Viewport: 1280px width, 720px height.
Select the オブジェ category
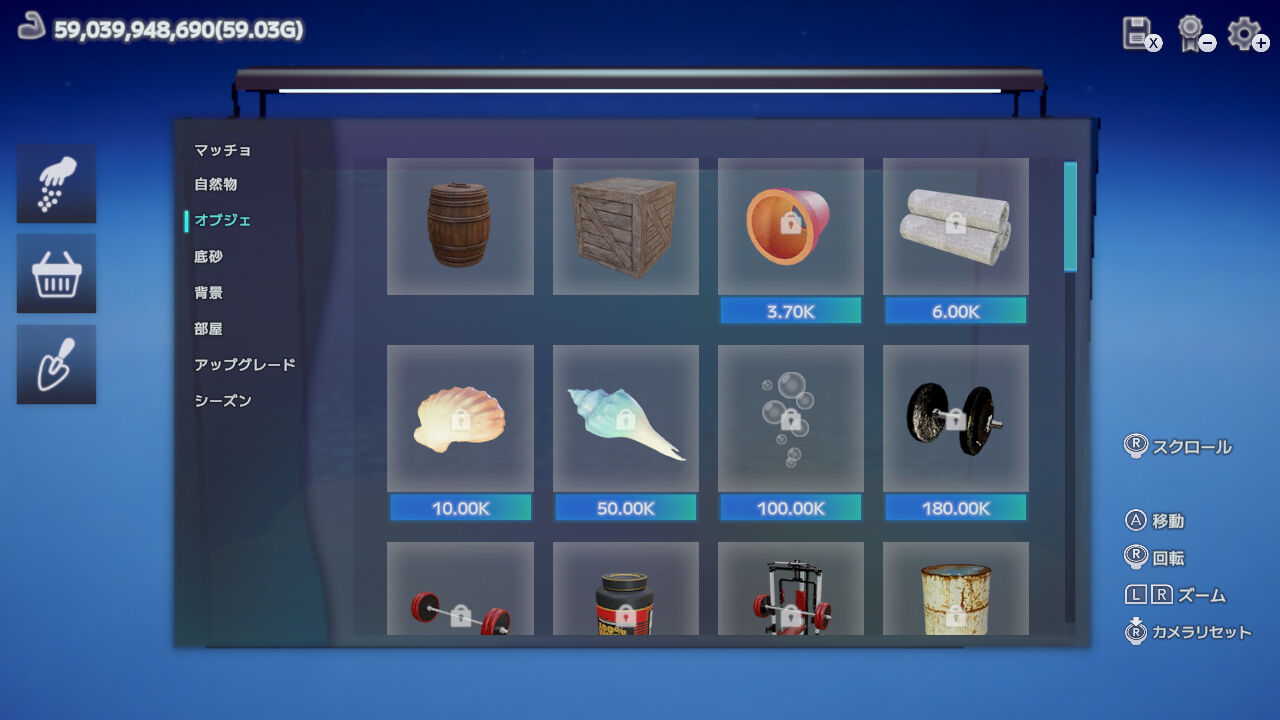[222, 220]
